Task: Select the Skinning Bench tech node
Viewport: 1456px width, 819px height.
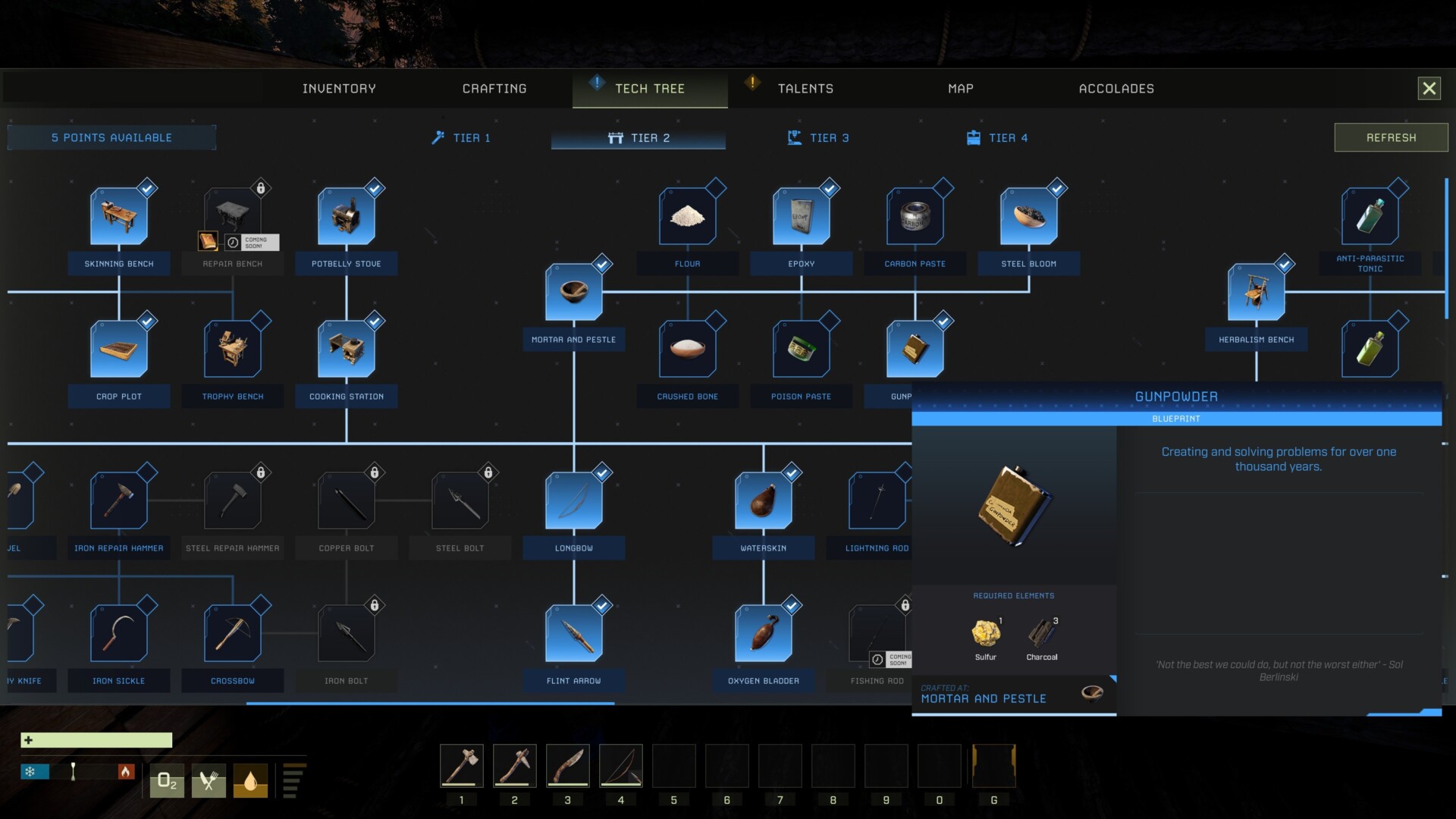Action: click(x=119, y=215)
